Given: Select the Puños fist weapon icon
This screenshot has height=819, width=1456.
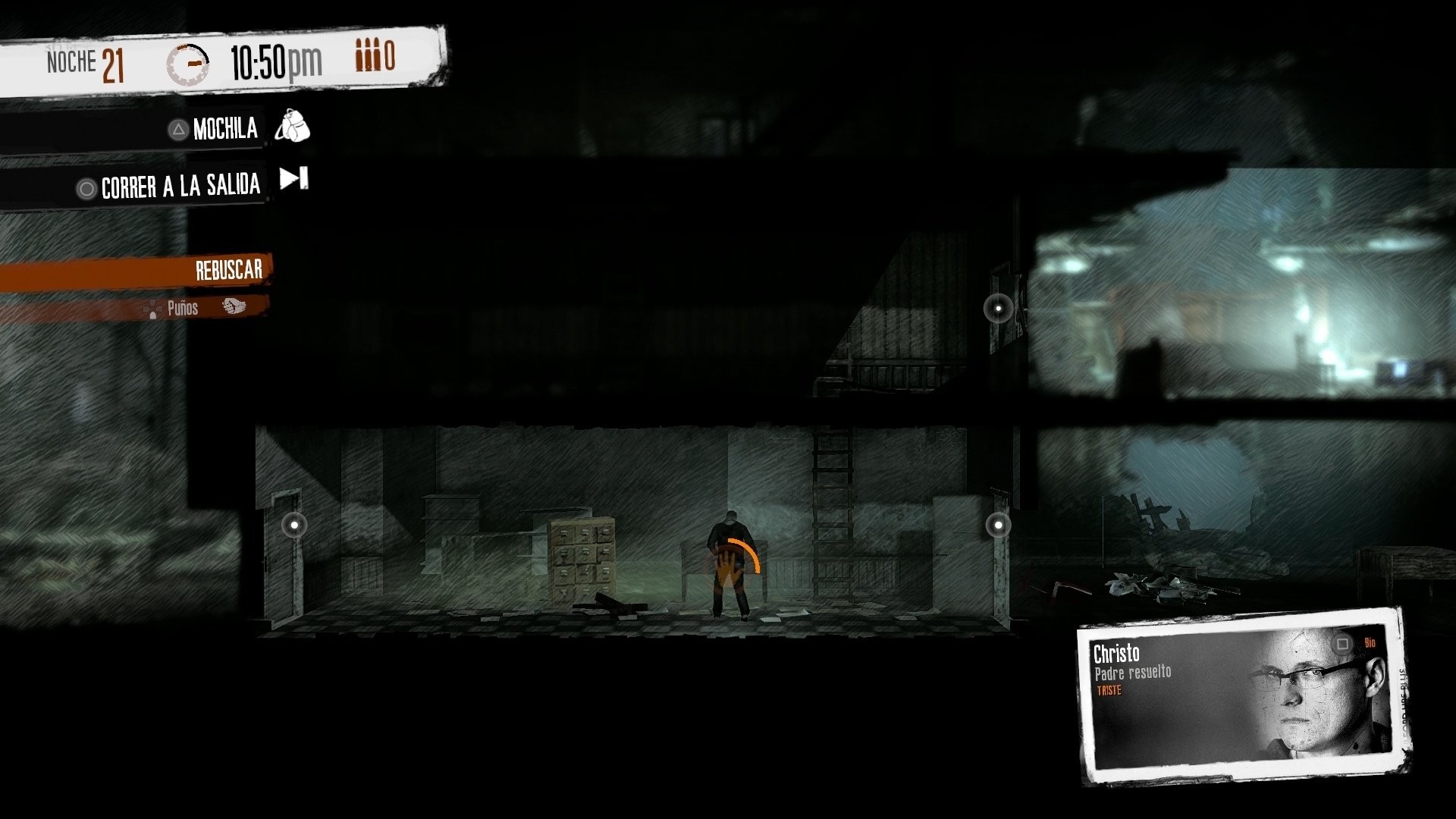Looking at the screenshot, I should click(235, 306).
